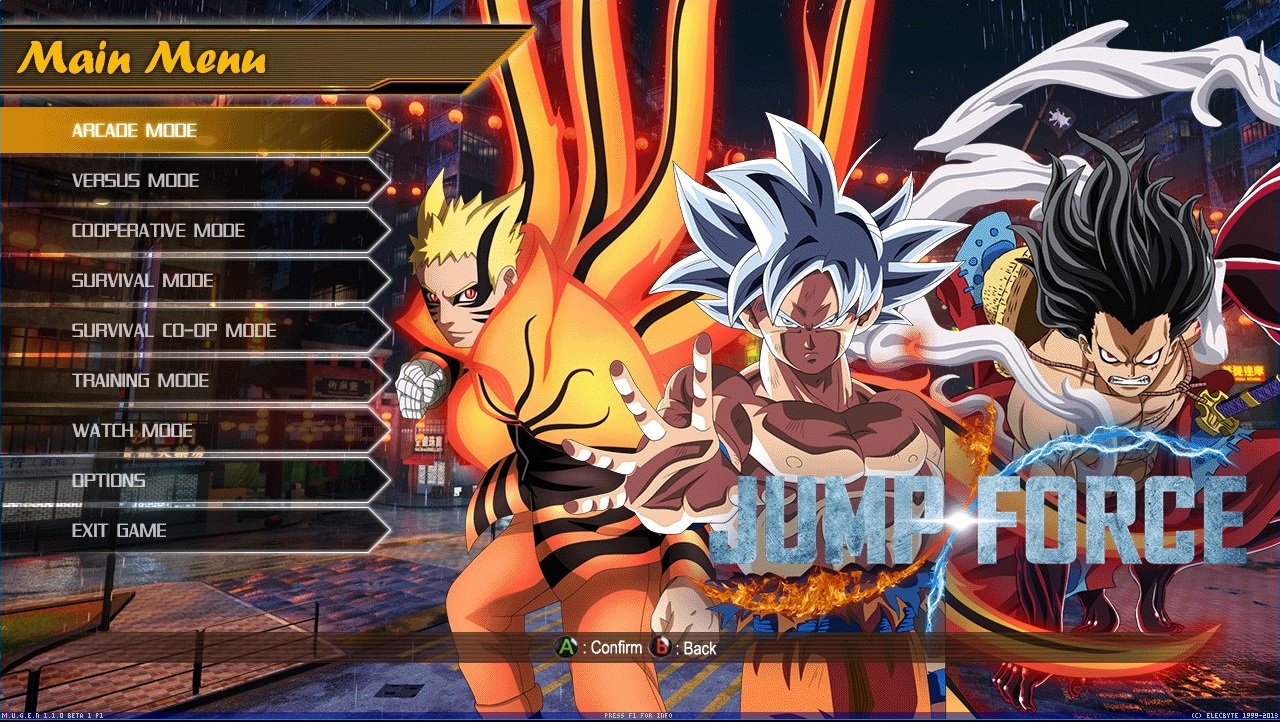
Task: Select Survival Co-op Mode
Action: (x=175, y=330)
